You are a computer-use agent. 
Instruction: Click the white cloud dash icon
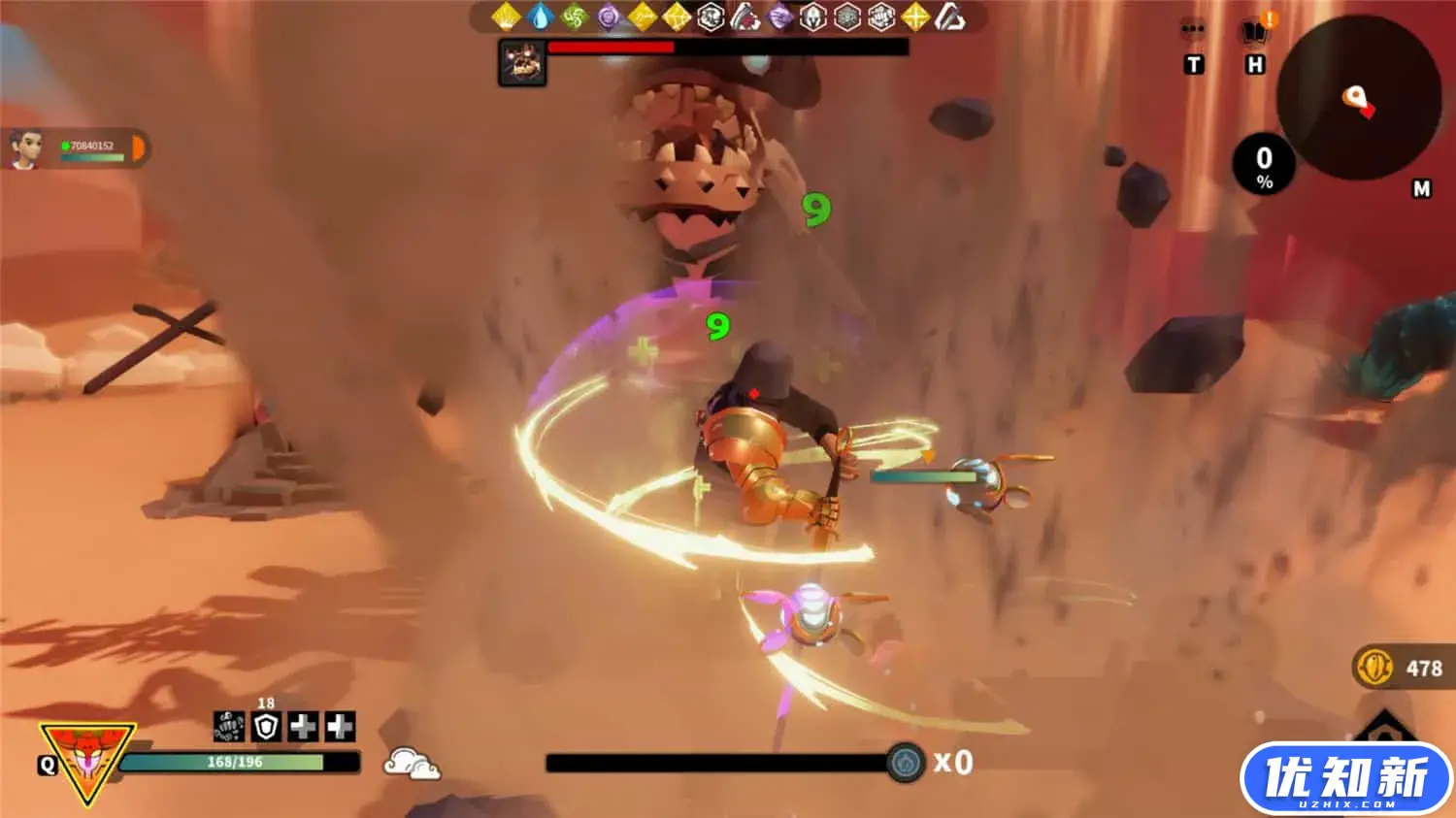pyautogui.click(x=412, y=764)
